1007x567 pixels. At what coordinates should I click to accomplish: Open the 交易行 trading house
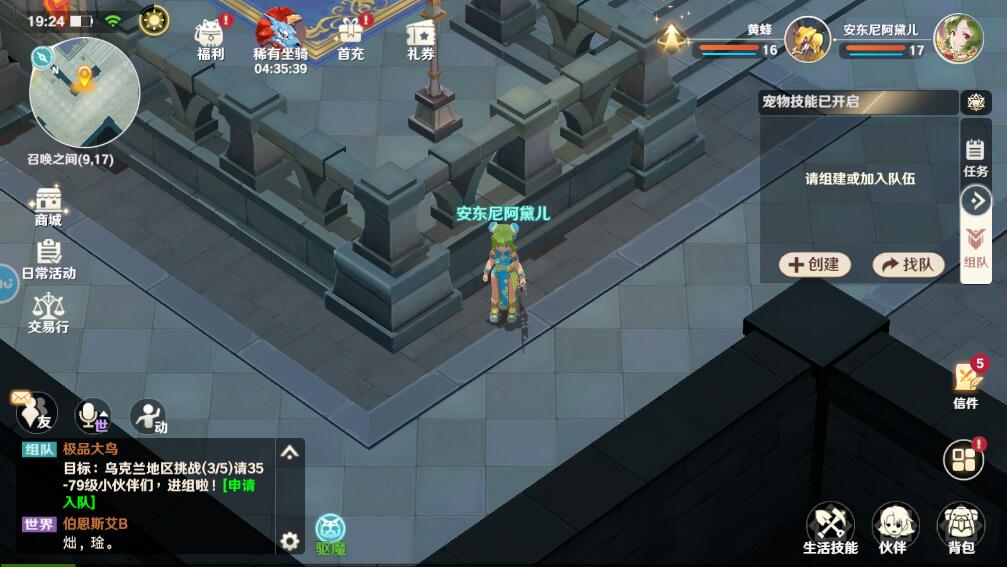pos(48,312)
